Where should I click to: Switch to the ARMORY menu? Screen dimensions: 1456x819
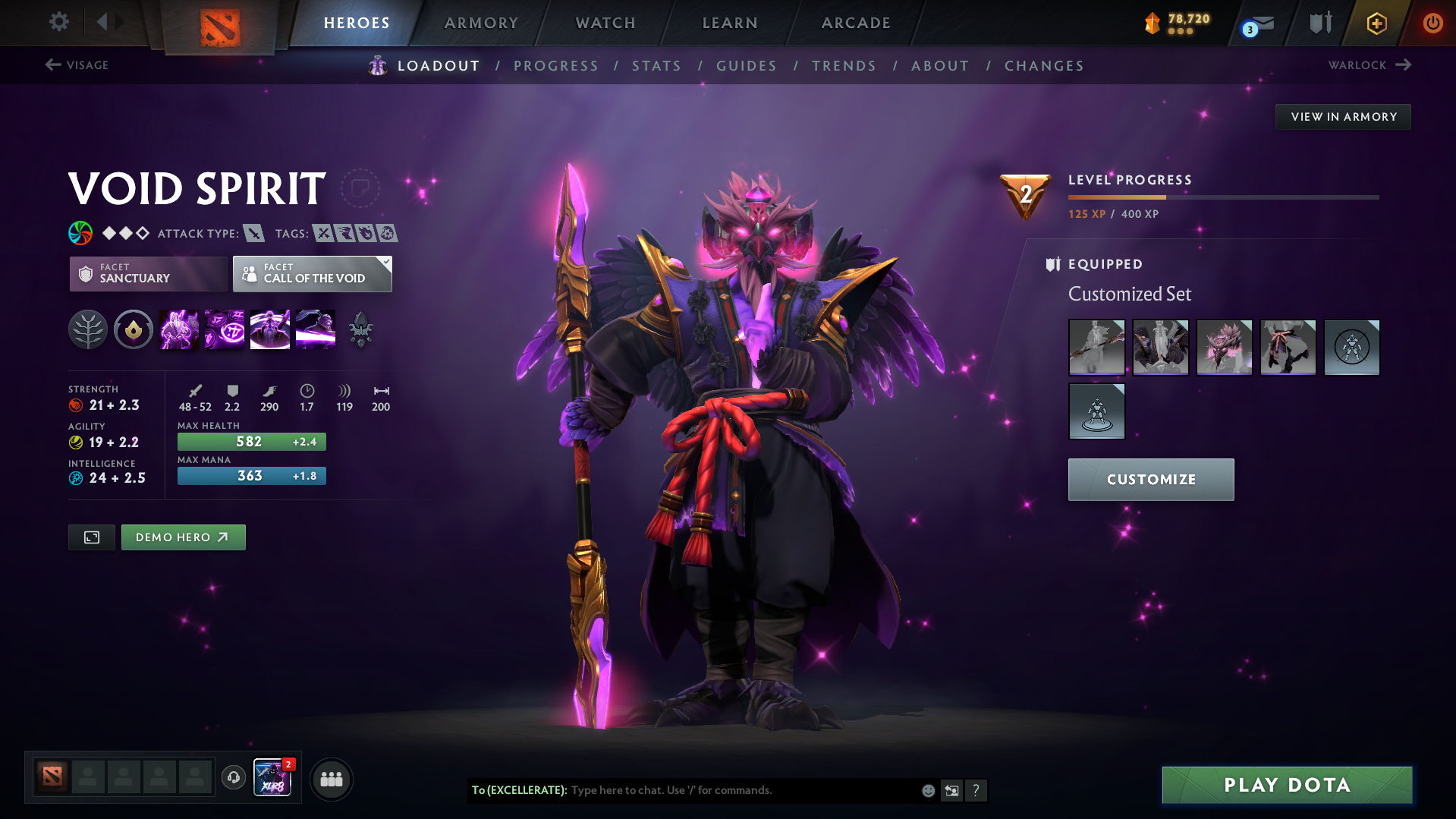tap(482, 23)
